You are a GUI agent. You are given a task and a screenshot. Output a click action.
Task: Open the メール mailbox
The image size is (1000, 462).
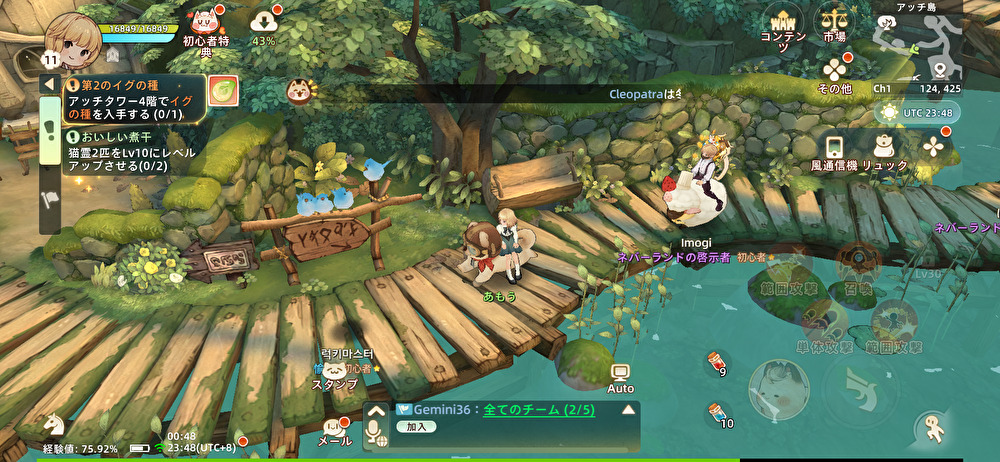point(335,428)
